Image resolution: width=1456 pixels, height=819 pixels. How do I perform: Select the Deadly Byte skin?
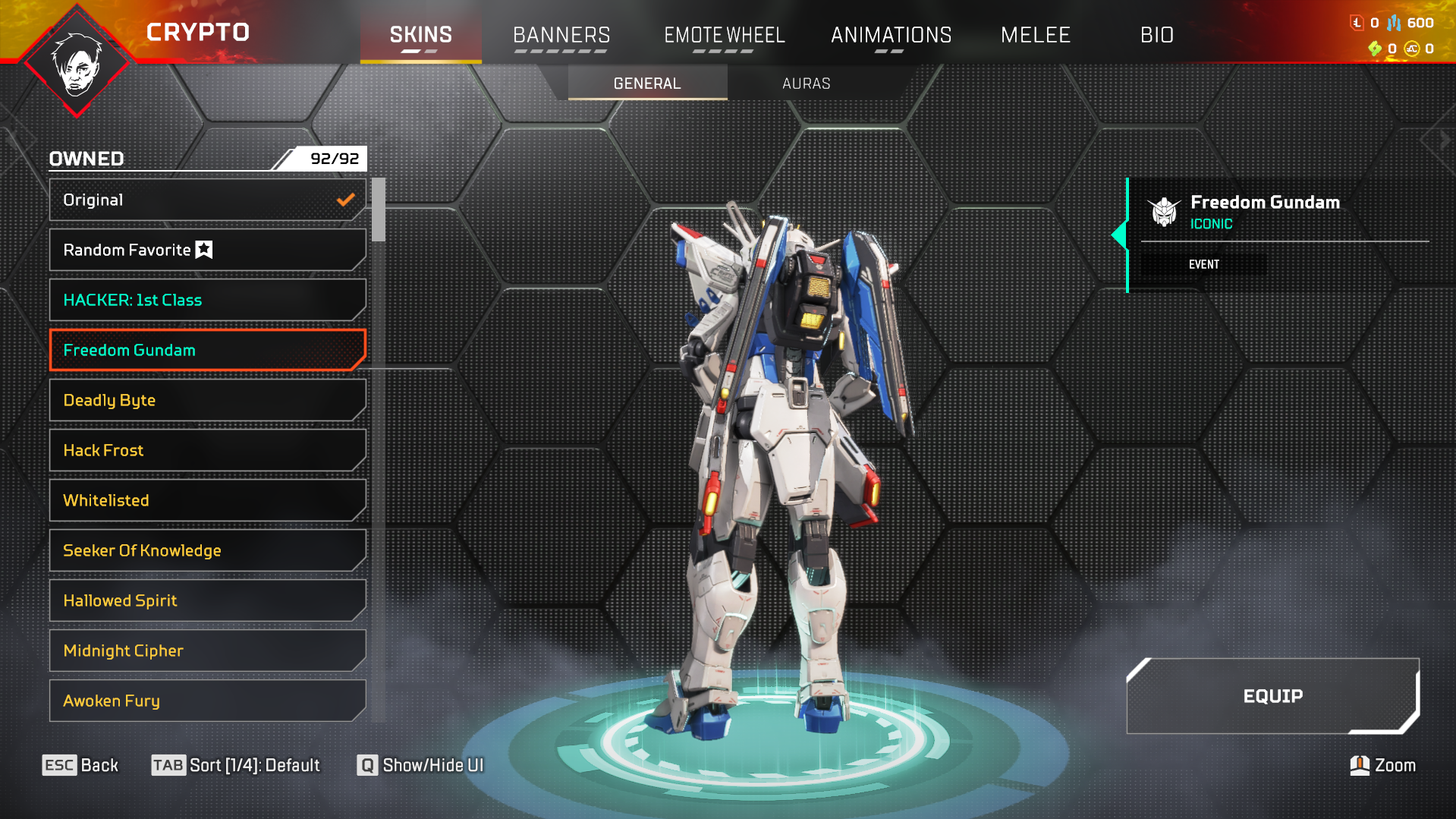(x=207, y=400)
